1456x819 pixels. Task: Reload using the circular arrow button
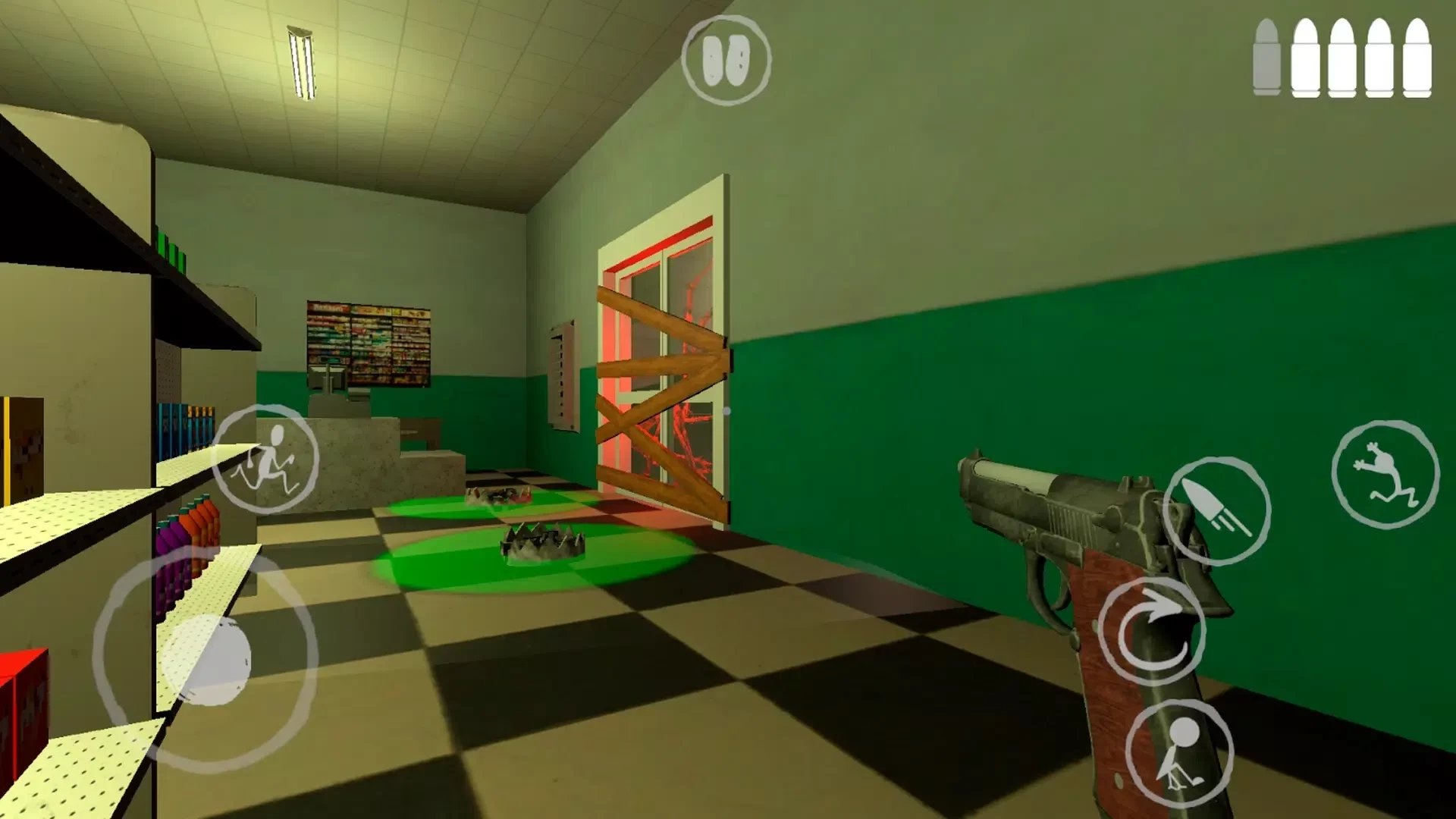(x=1151, y=631)
